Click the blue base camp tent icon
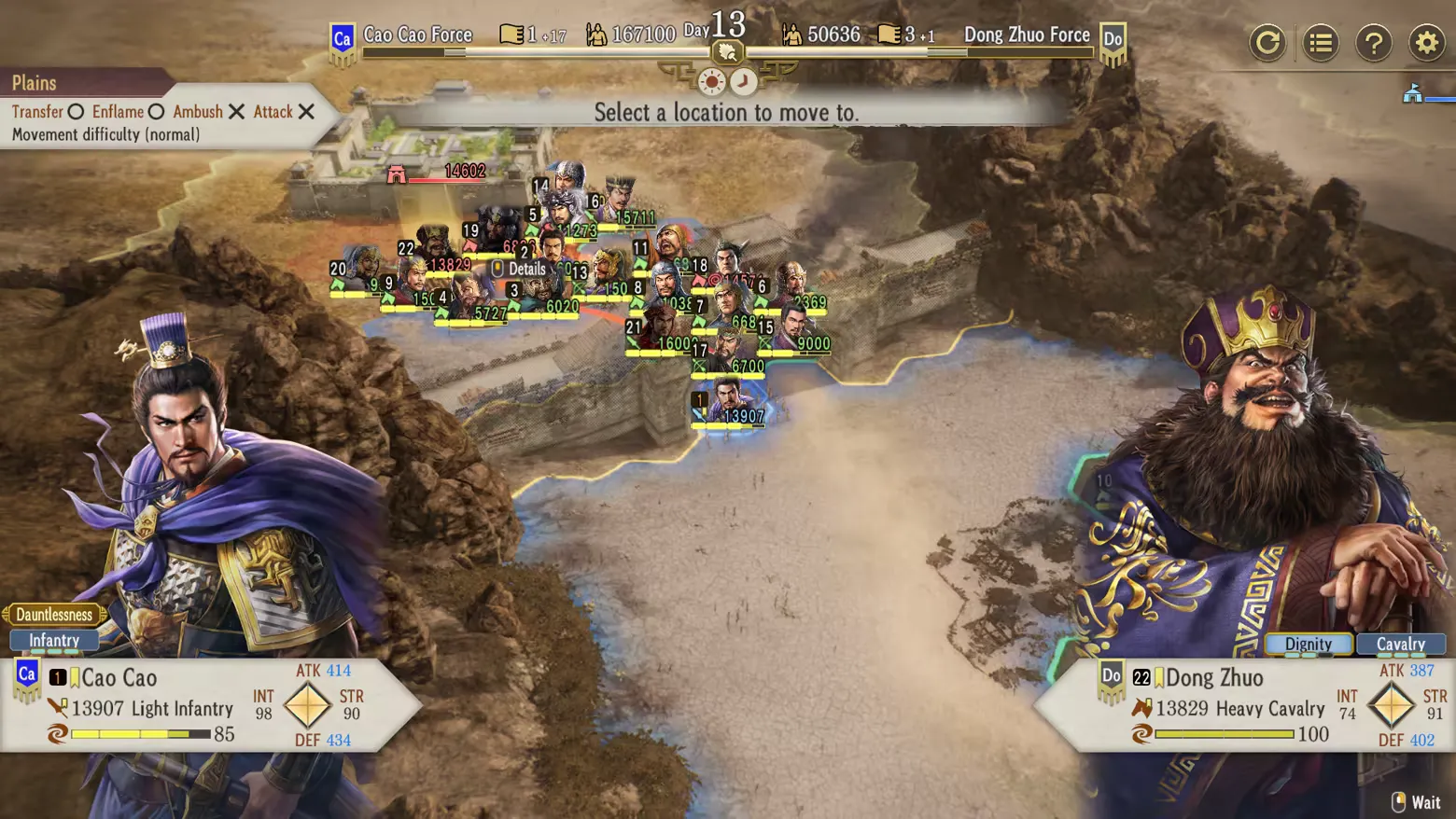 tap(1413, 93)
